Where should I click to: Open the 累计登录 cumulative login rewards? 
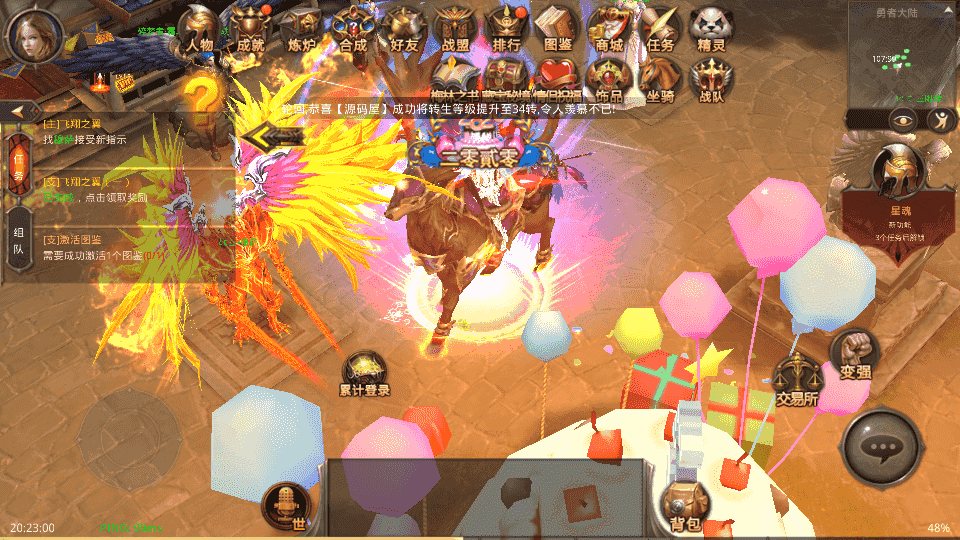click(364, 375)
